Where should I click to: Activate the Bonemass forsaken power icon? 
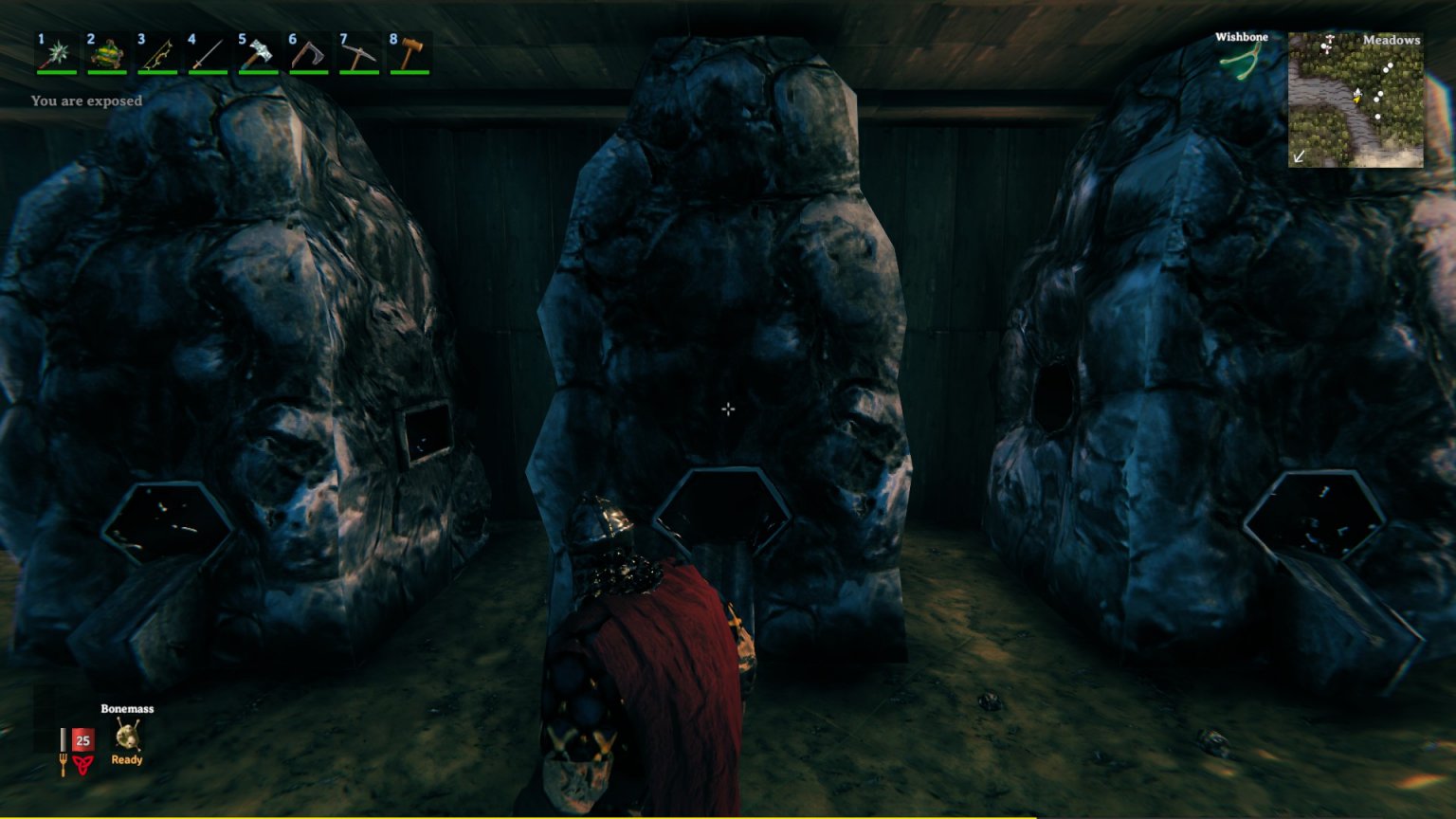128,734
